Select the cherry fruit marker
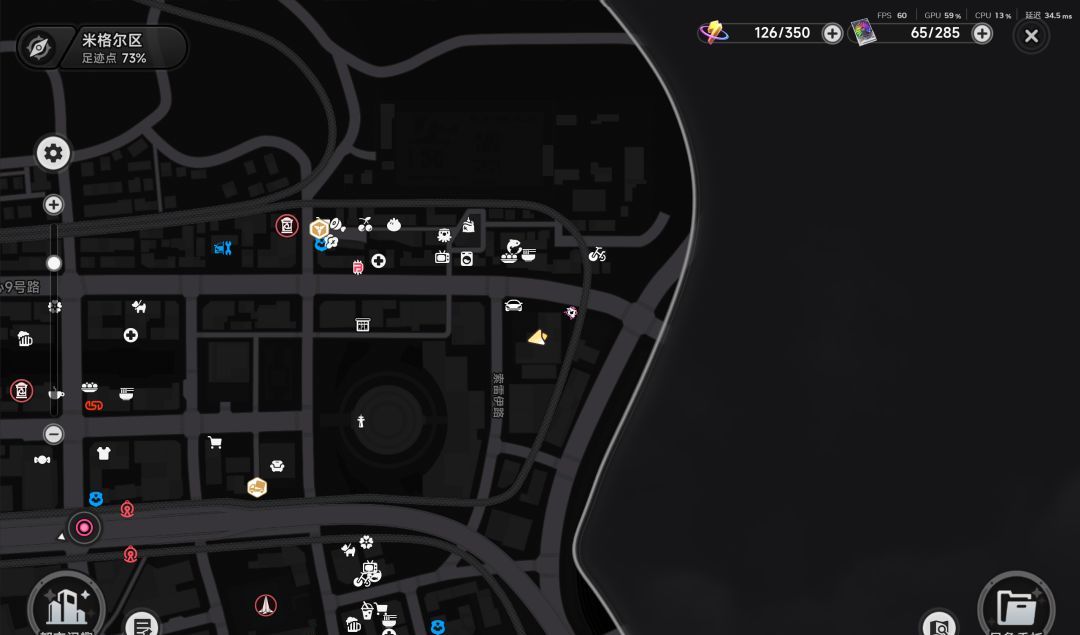 [x=365, y=225]
